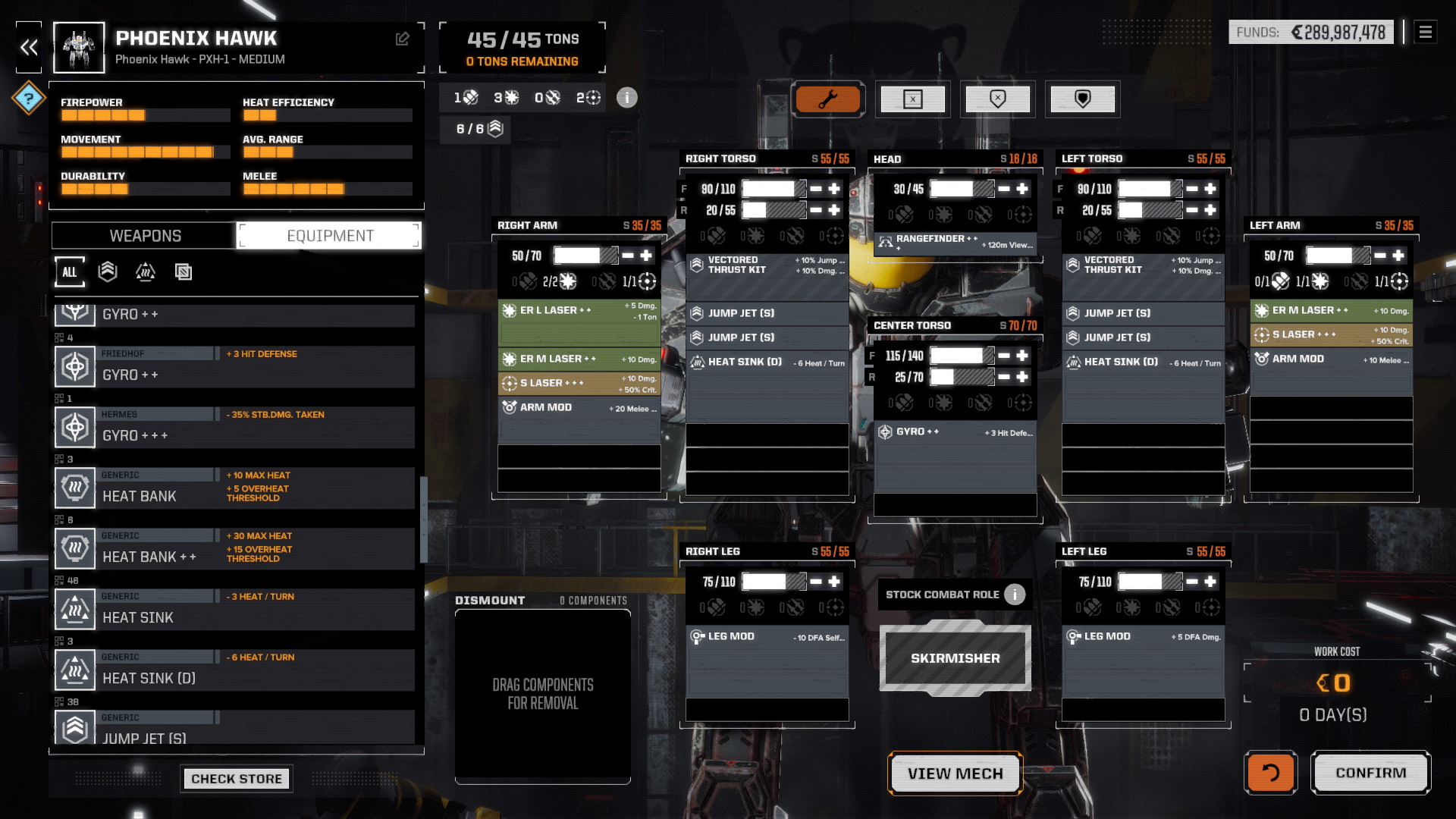Show stock combat role info
Screen dimensions: 1456x819
click(x=1015, y=595)
